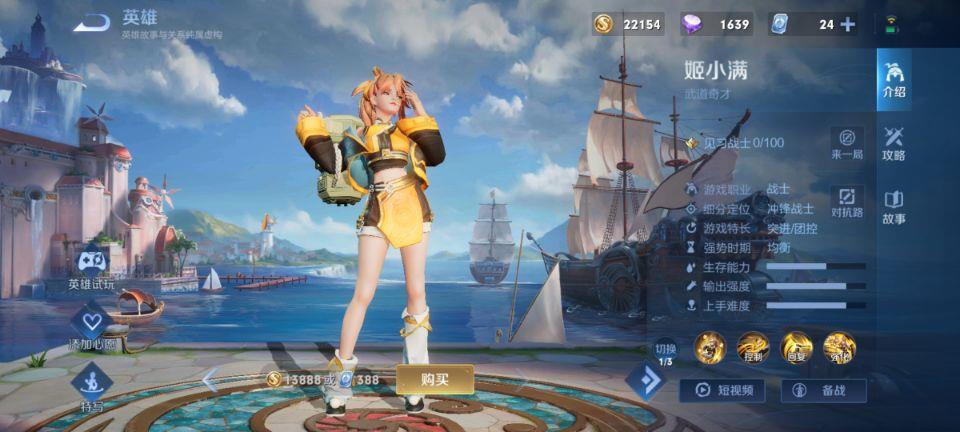
Task: Select the 控制 skill icon
Action: coord(753,347)
